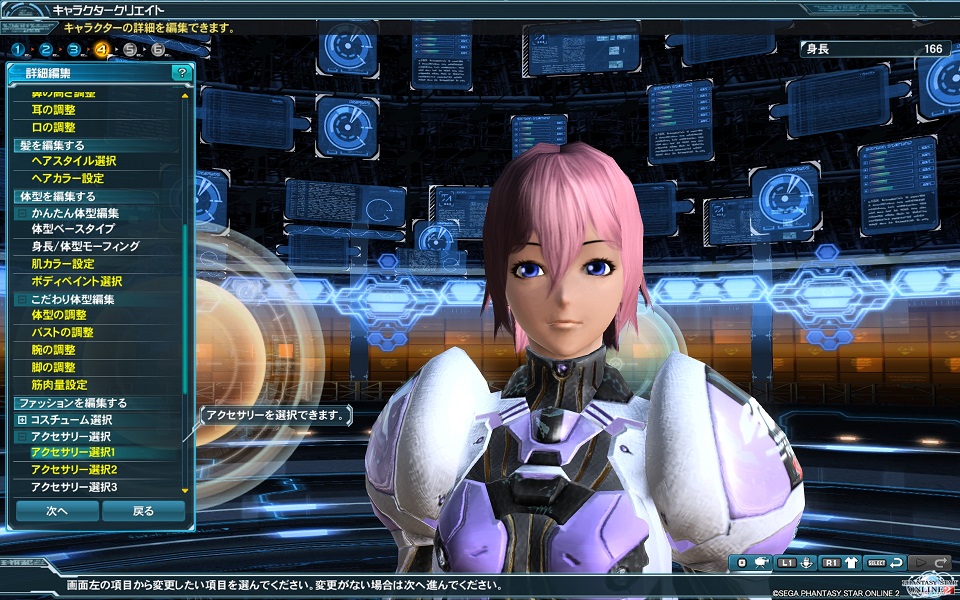Choose 口の調整 mouth adjustment

pos(53,127)
